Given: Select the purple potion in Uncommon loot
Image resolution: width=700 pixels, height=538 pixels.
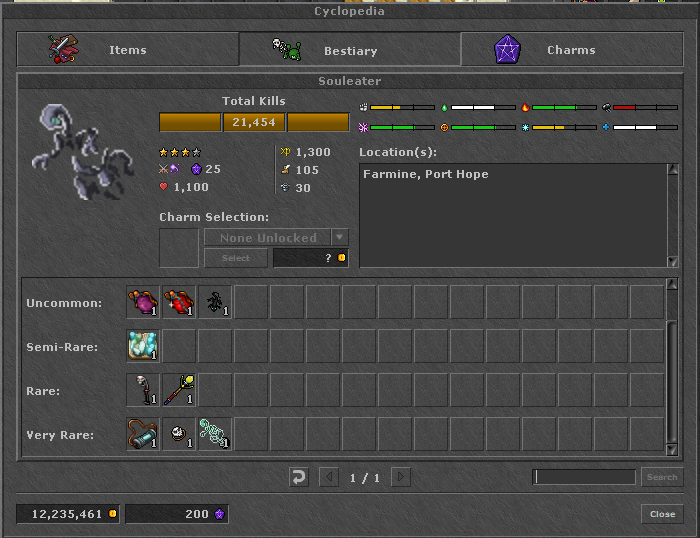Looking at the screenshot, I should click(x=144, y=302).
